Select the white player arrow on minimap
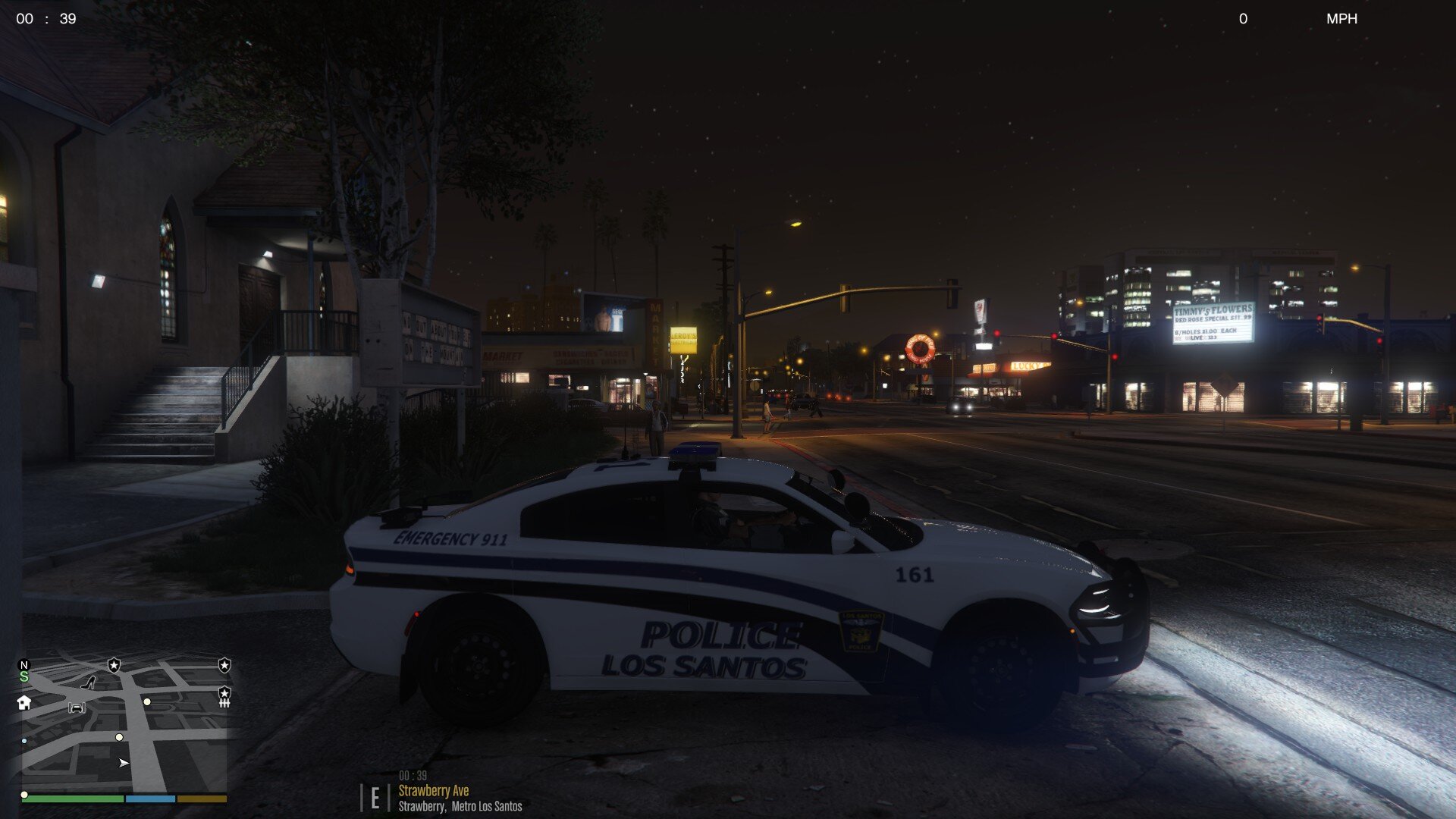Screen dimensions: 1456x819 point(124,763)
